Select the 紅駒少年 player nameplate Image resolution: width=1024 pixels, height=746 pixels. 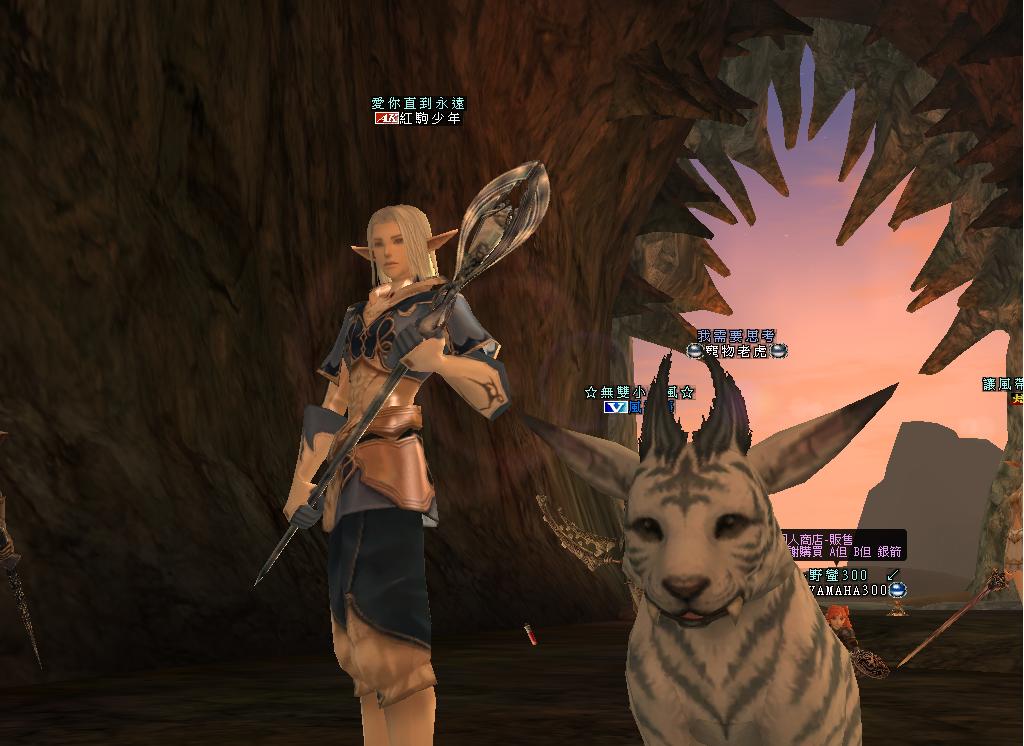(430, 118)
